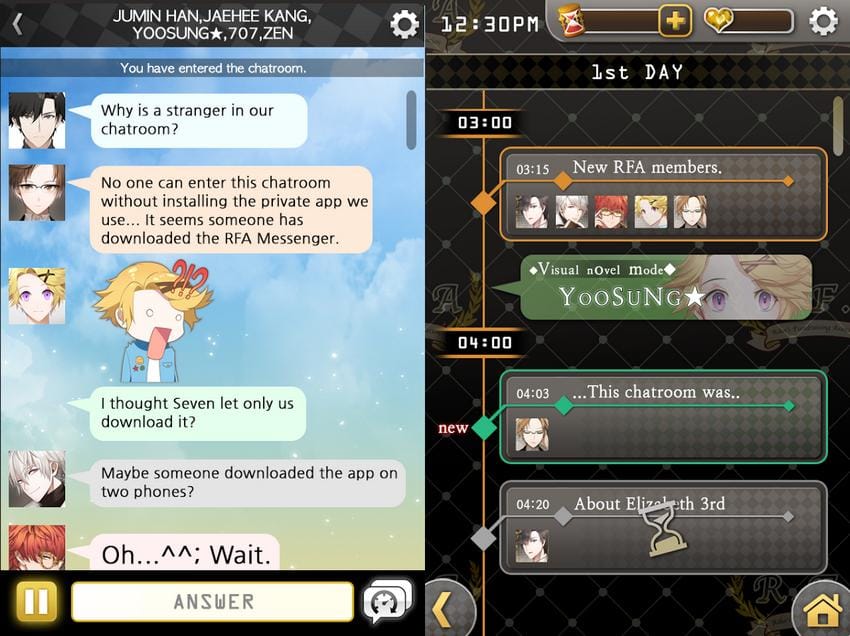Image resolution: width=850 pixels, height=636 pixels.
Task: Add hourglasses with the plus button
Action: (674, 20)
